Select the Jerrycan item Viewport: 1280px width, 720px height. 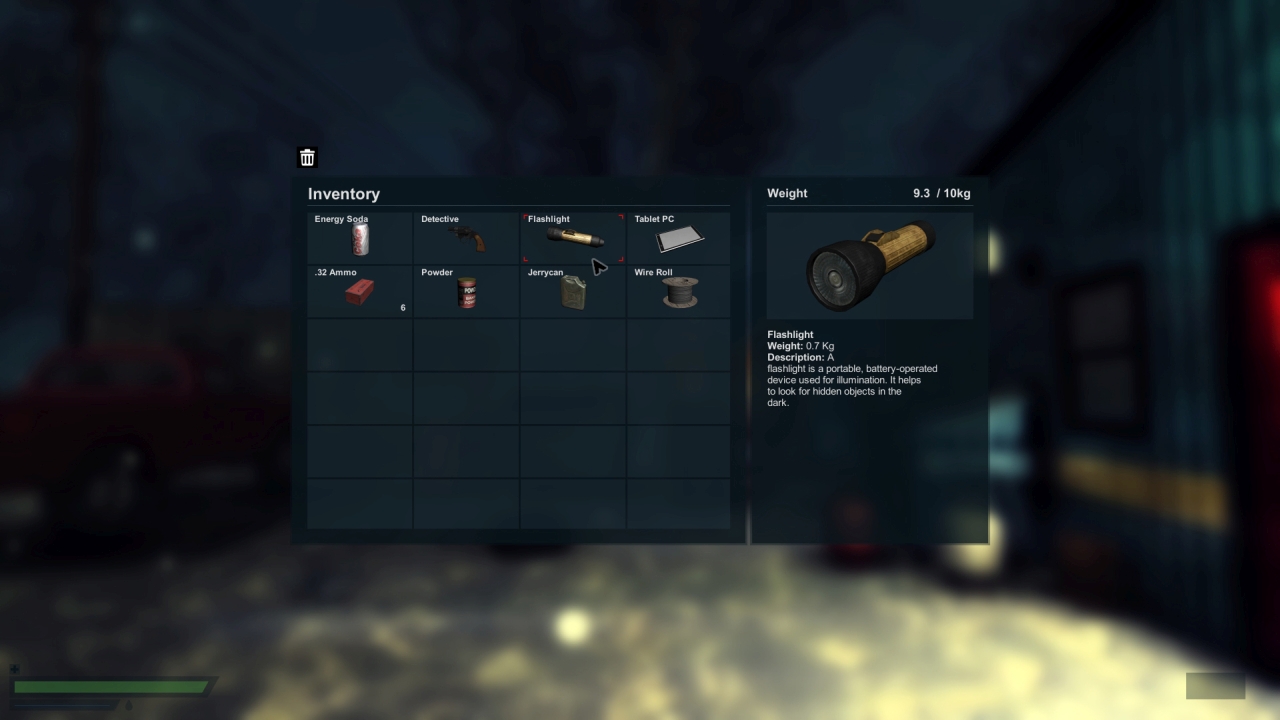click(572, 291)
